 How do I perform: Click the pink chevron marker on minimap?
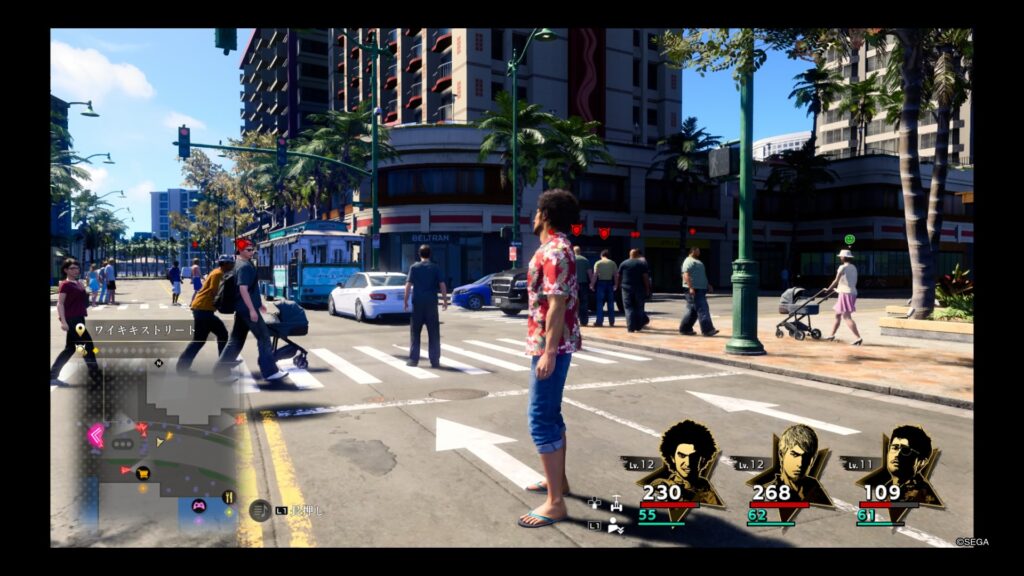pyautogui.click(x=96, y=436)
